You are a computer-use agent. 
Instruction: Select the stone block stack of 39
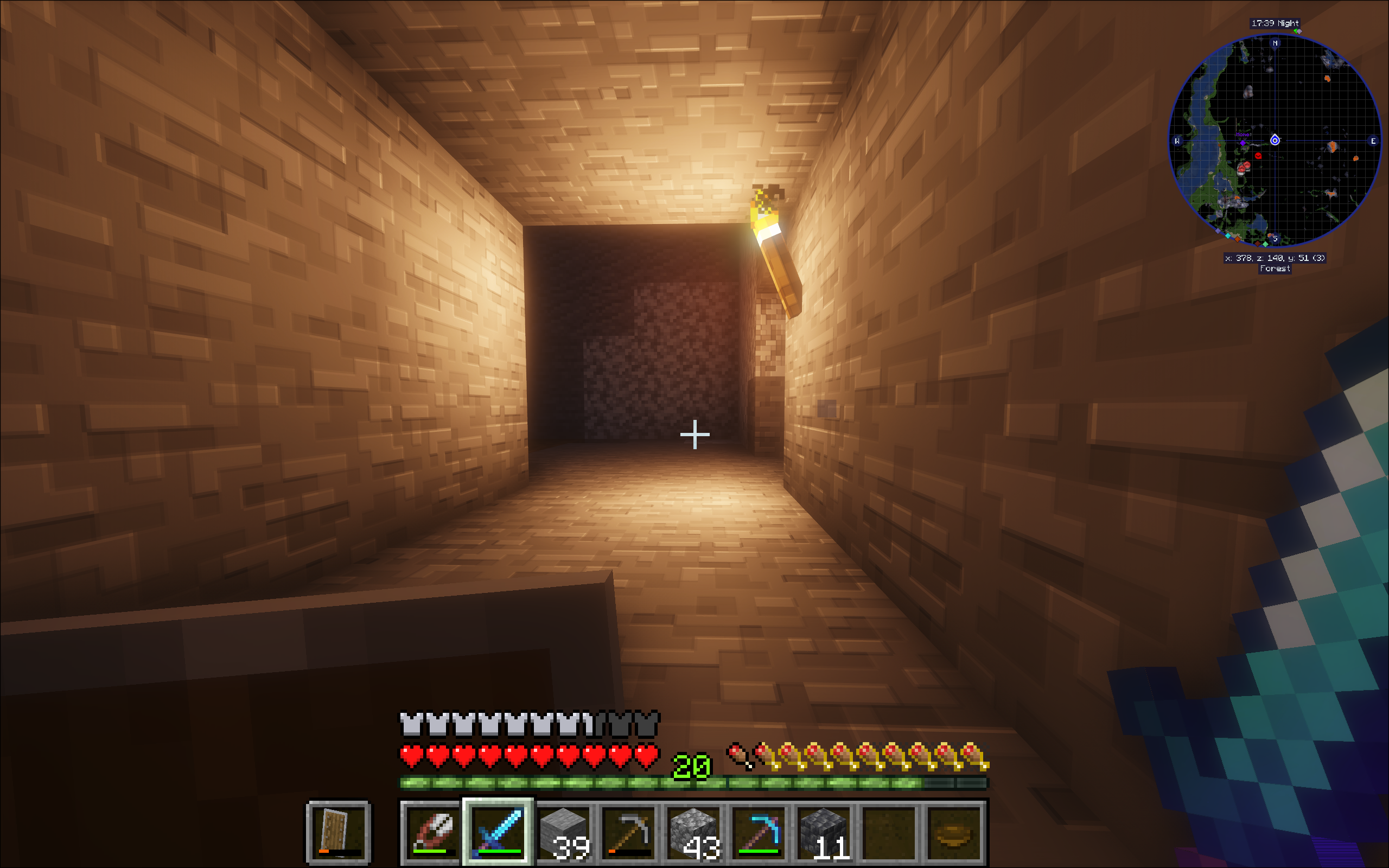[x=564, y=831]
